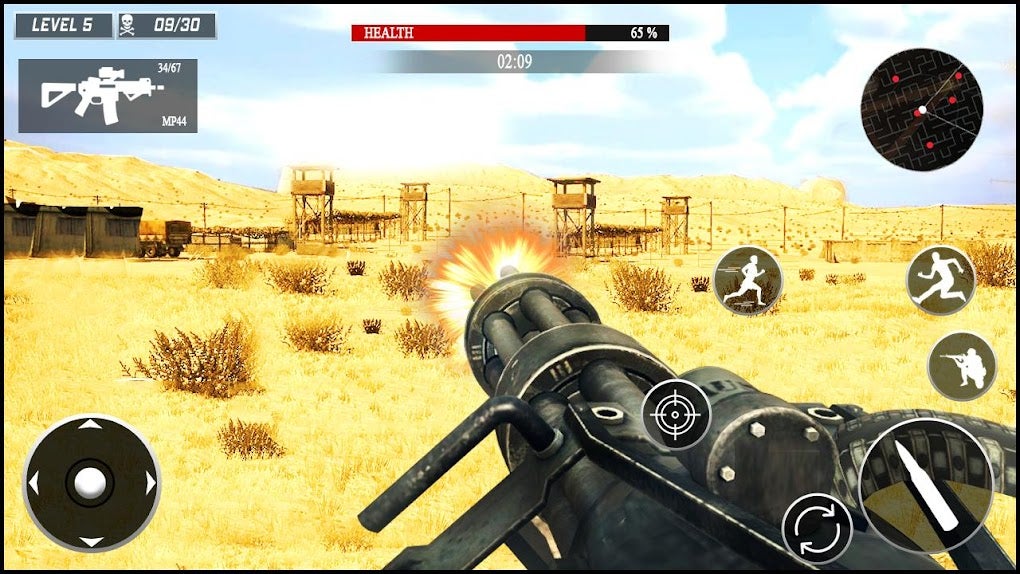The width and height of the screenshot is (1020, 574).
Task: Open the circular radar minimap
Action: (x=921, y=109)
